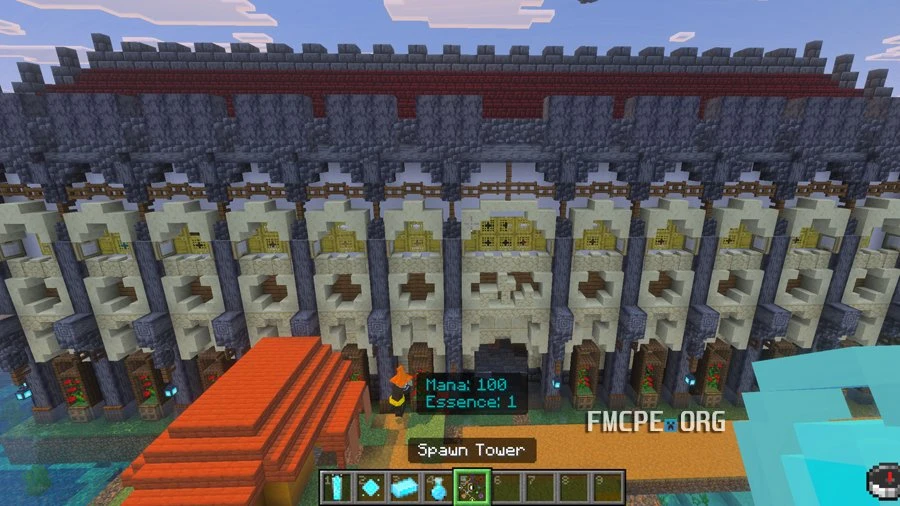
Task: Click the highlighted Spawn Tower item slot
Action: (471, 487)
